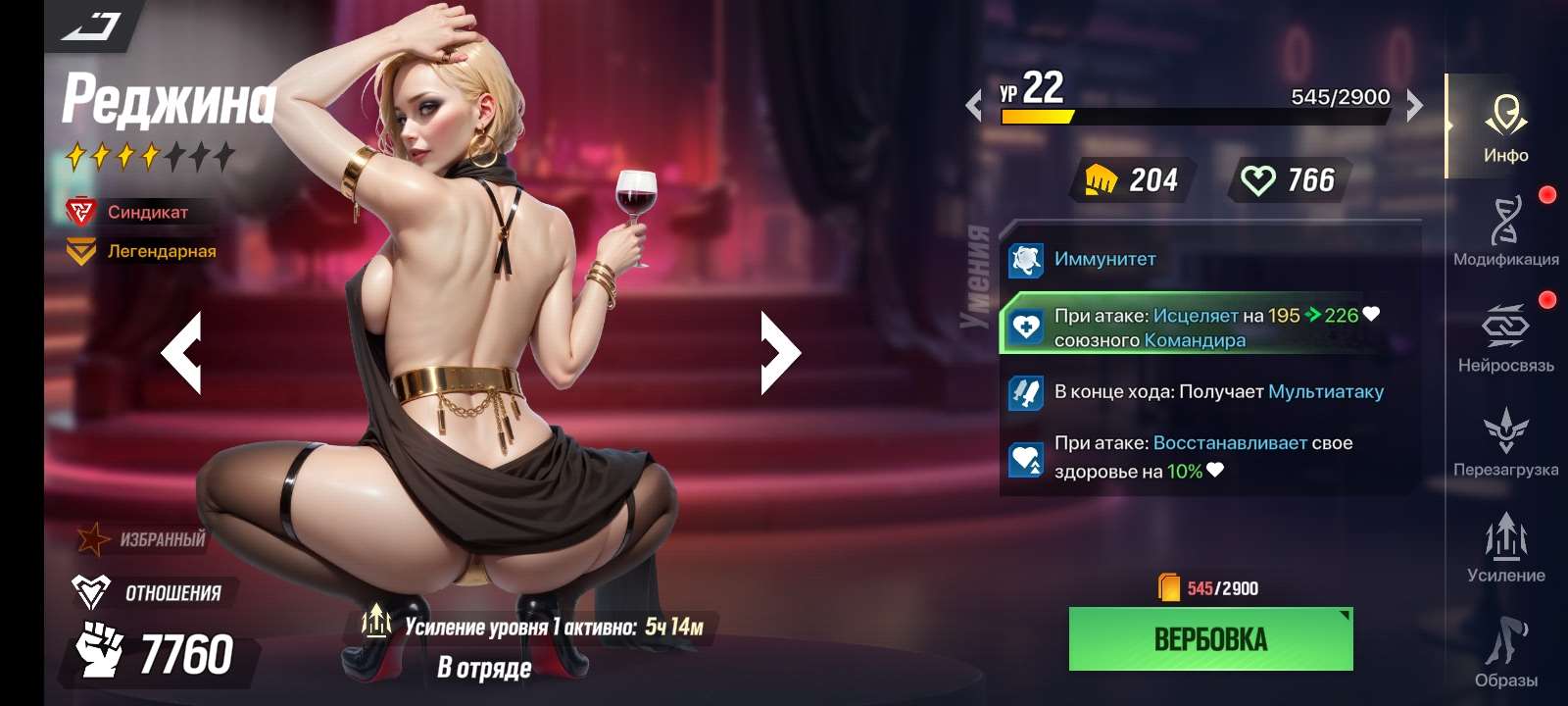This screenshot has height=706, width=1568.
Task: Toggle the Избранный favorite star
Action: pyautogui.click(x=93, y=538)
